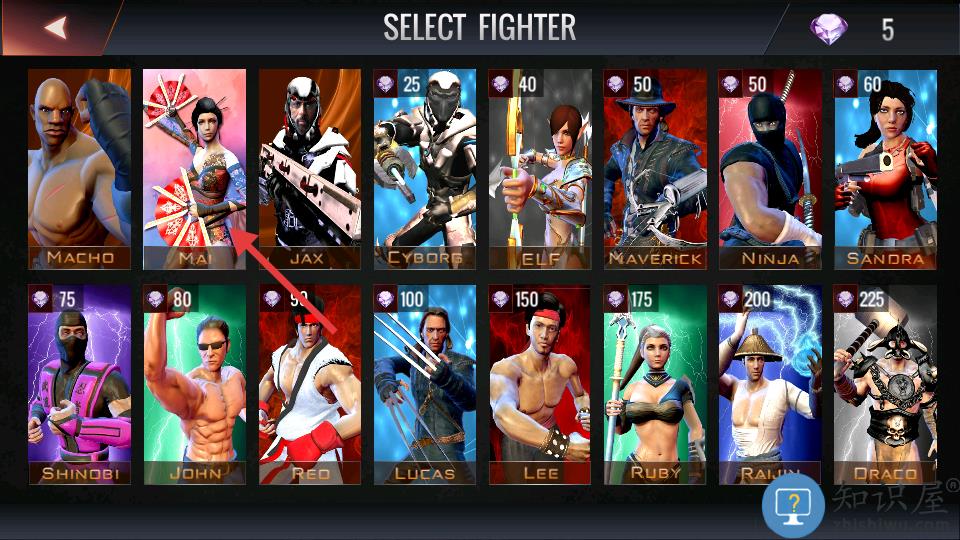Pick the Jax fighter card

[x=310, y=168]
